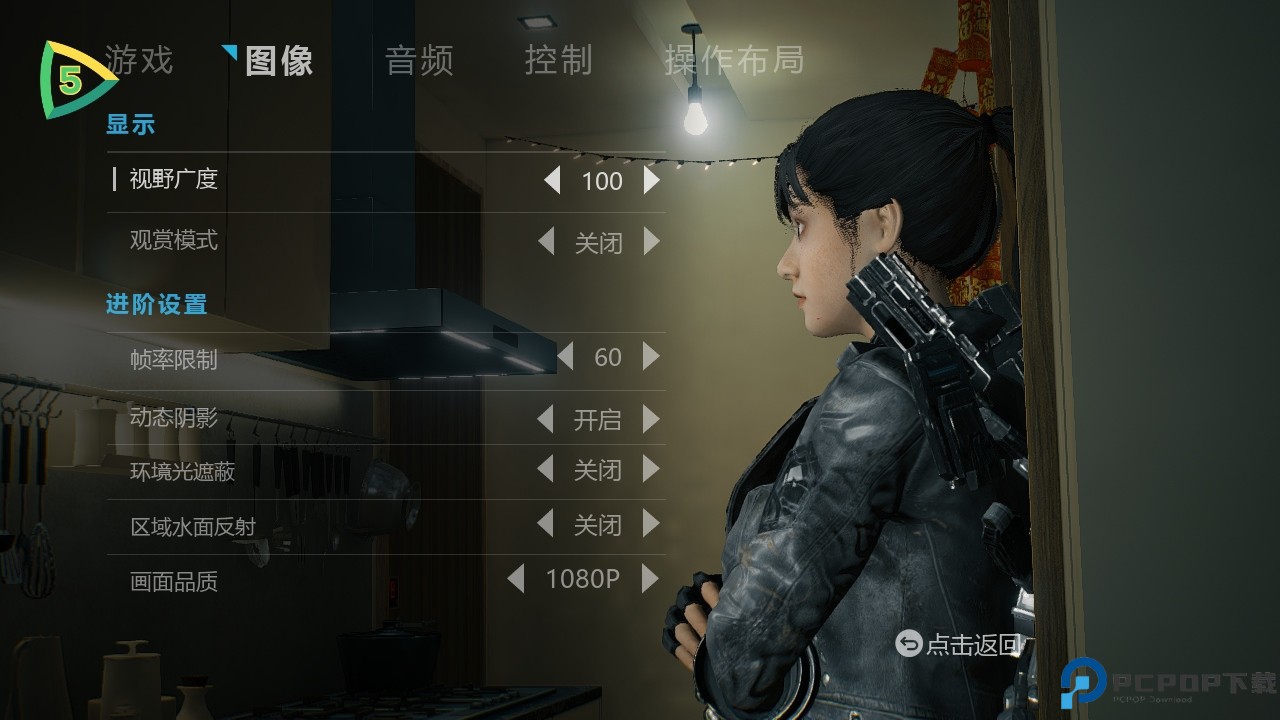Lower 帧率限制 using the left arrow

(x=566, y=357)
